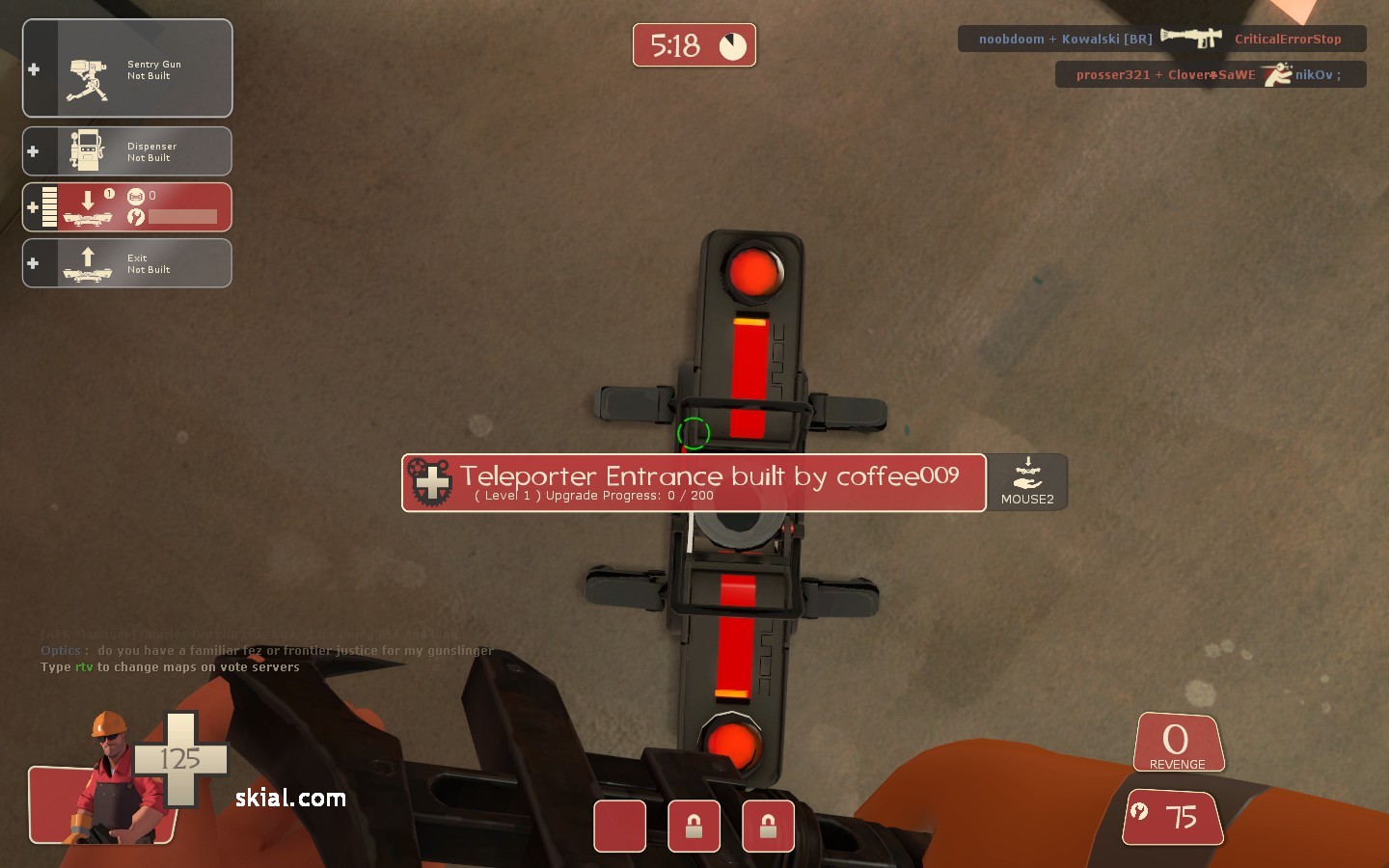Viewport: 1389px width, 868px height.
Task: Expand the Dispenser panel via its plus sign
Action: click(x=34, y=150)
